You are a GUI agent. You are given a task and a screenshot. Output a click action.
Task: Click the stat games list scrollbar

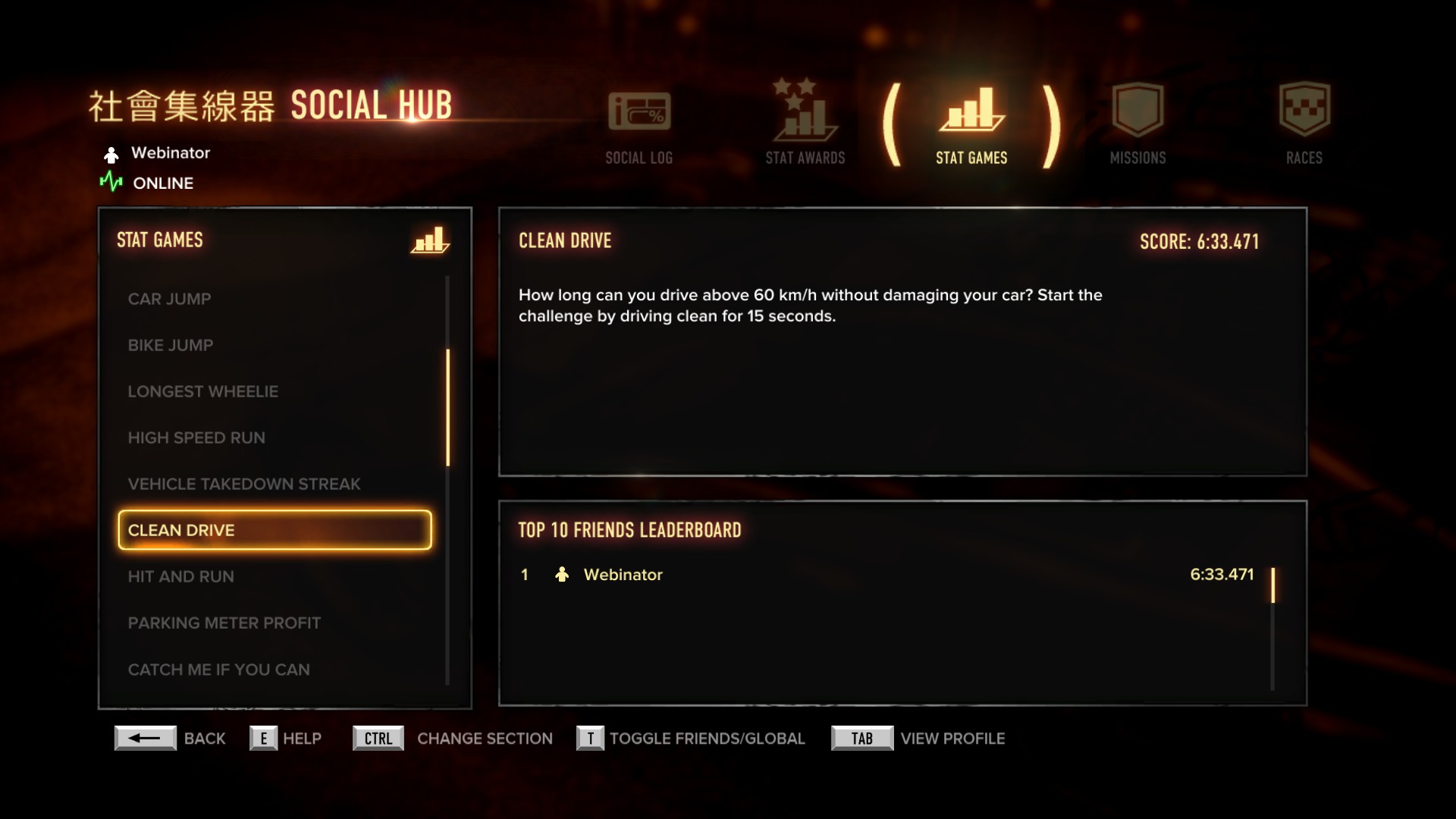(448, 407)
